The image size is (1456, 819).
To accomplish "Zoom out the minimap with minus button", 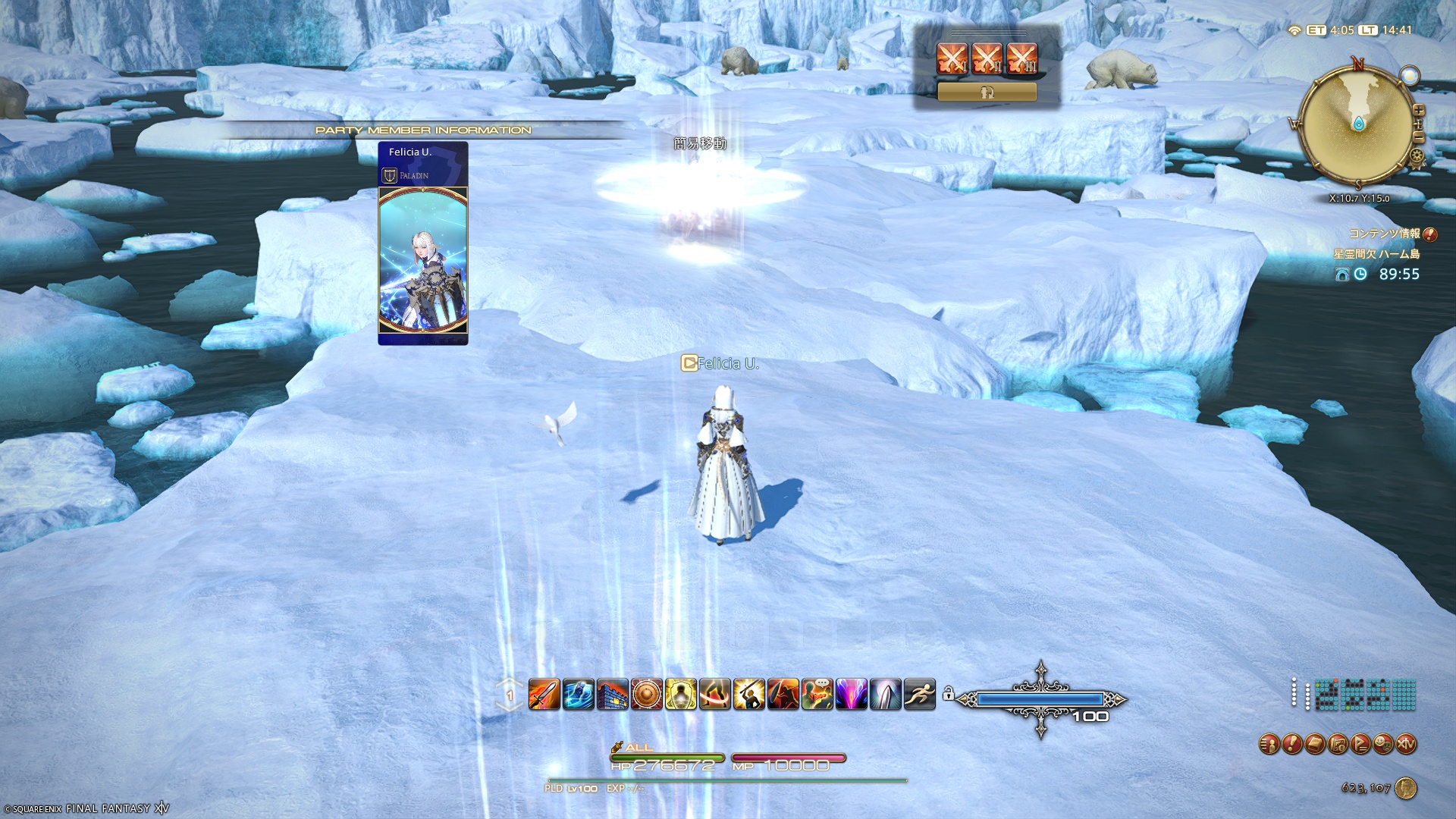I will 1418,137.
